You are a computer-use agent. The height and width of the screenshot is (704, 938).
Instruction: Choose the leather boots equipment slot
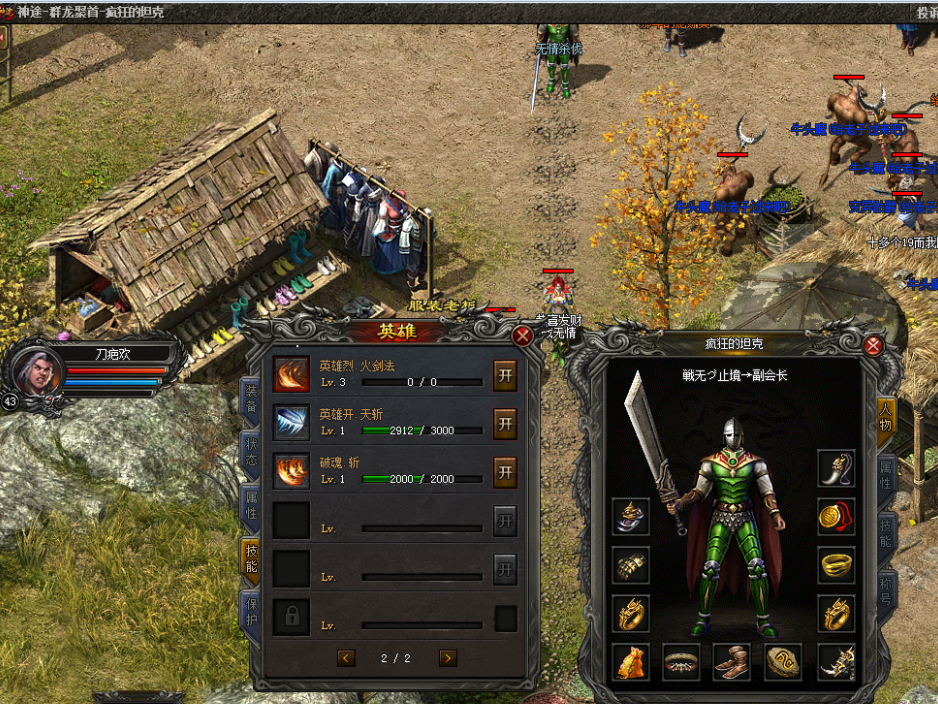[x=733, y=661]
